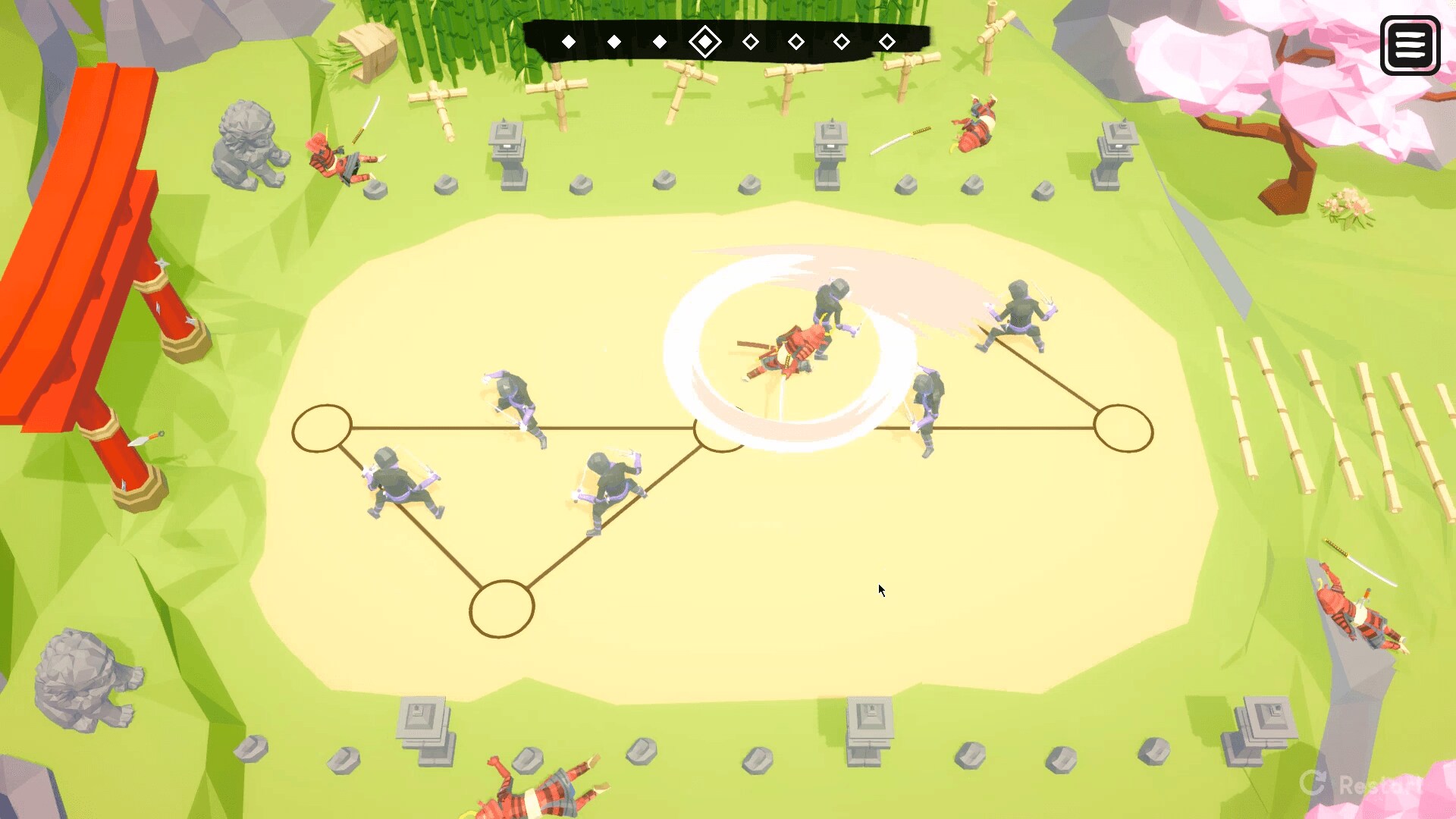This screenshot has height=819, width=1456.
Task: Select the last hollow level diamond
Action: point(886,41)
